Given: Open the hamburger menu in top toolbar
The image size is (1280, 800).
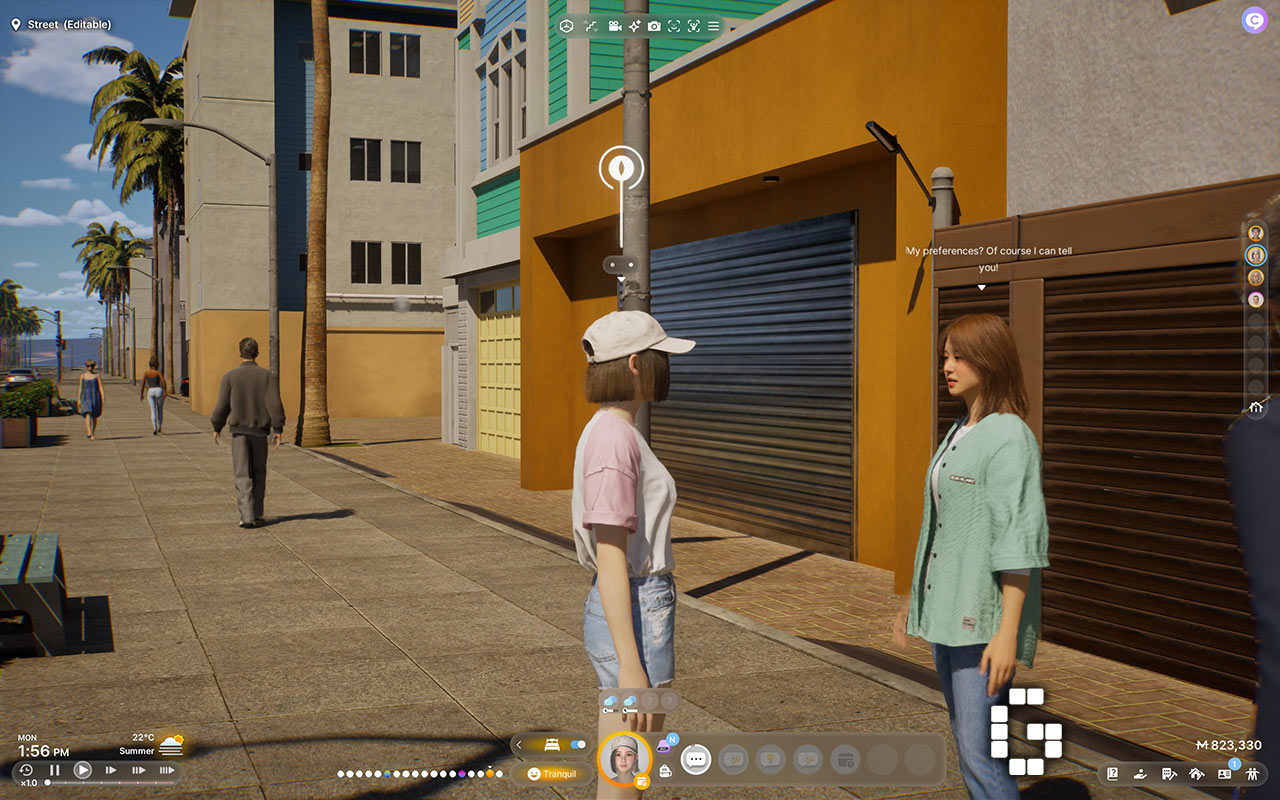Looking at the screenshot, I should point(713,26).
